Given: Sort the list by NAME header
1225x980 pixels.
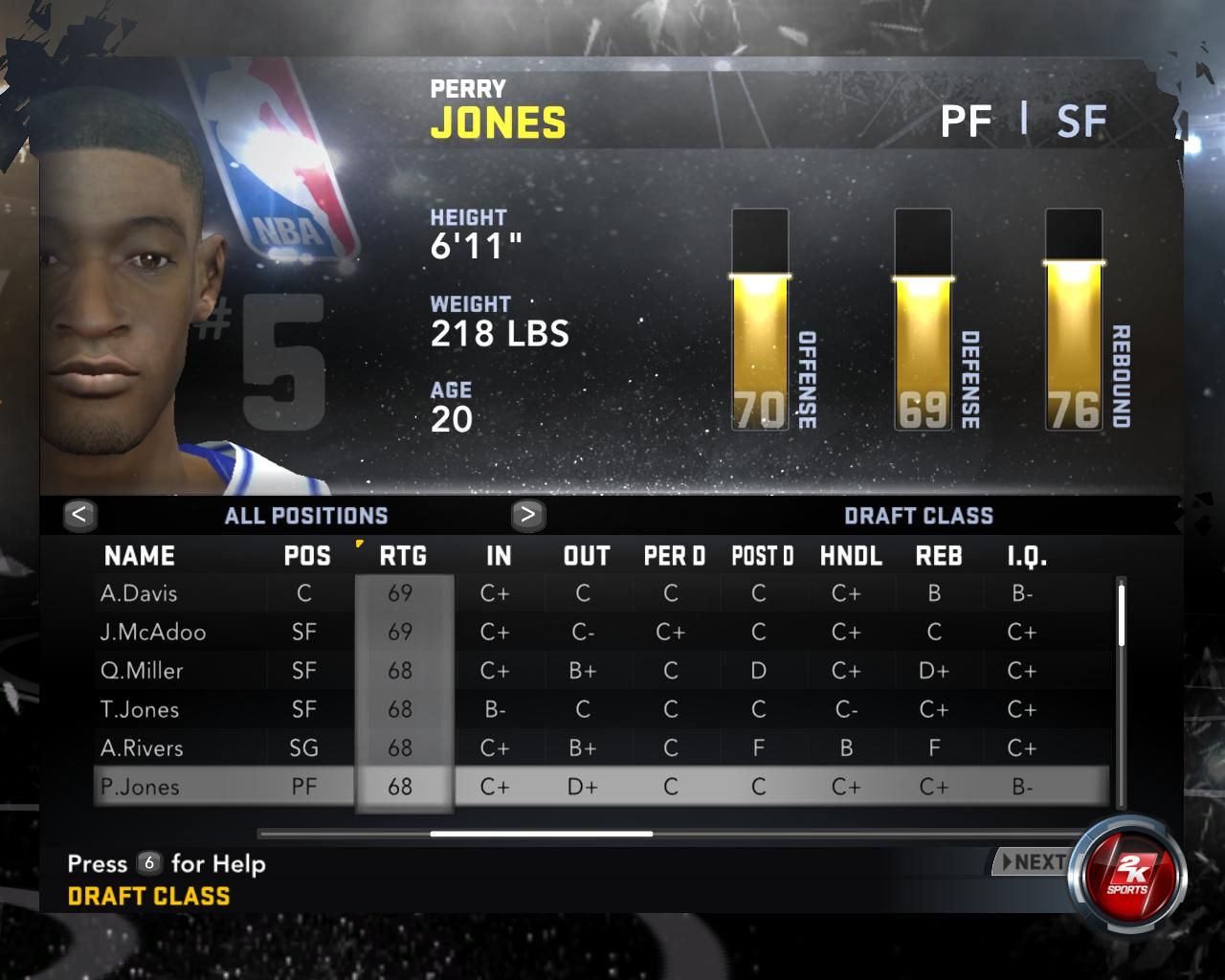Looking at the screenshot, I should point(140,556).
